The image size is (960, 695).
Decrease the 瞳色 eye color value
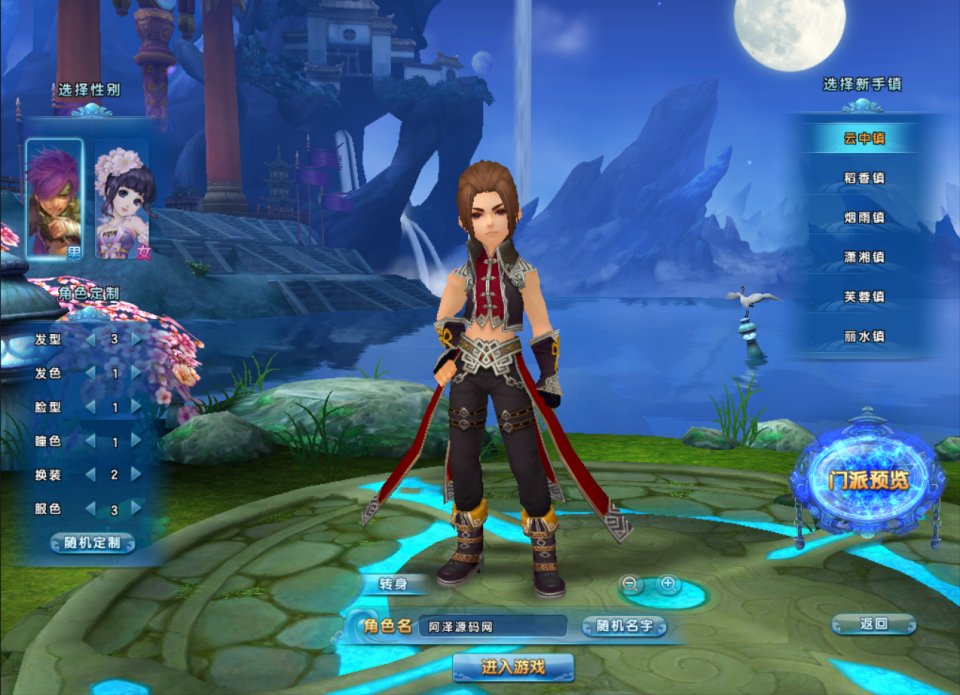pos(91,441)
